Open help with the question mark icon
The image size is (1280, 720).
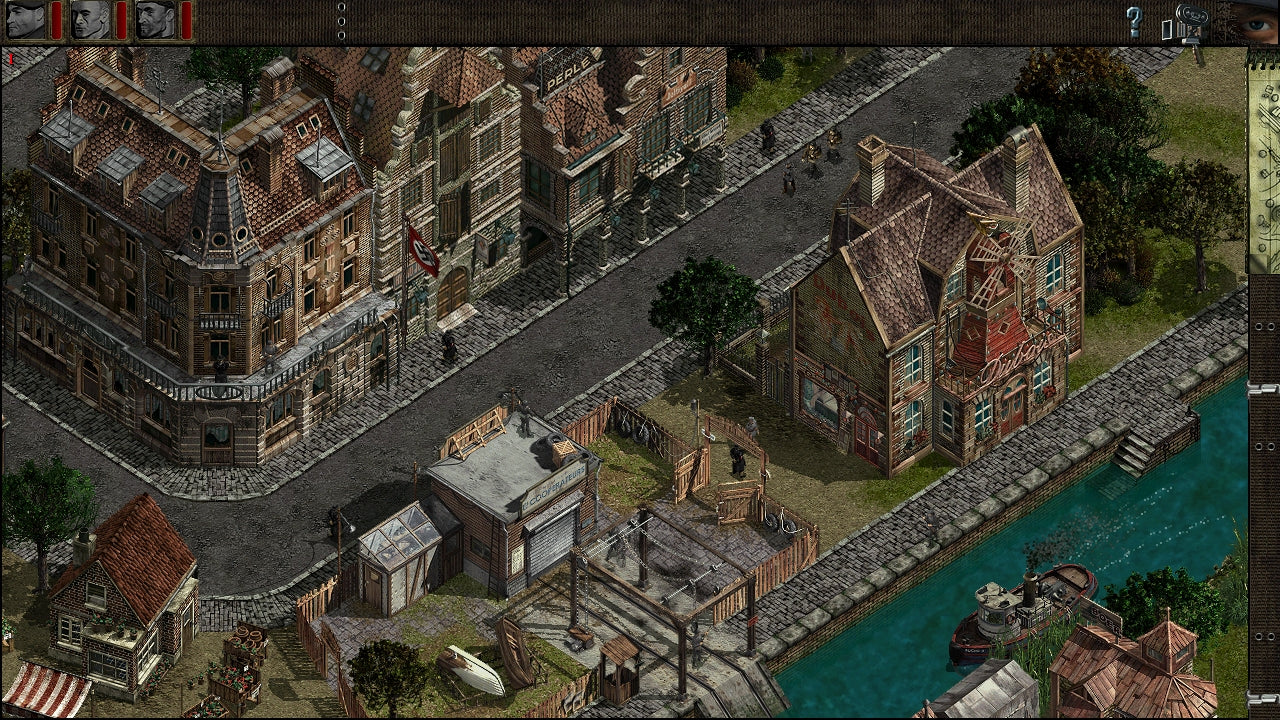(x=1134, y=22)
